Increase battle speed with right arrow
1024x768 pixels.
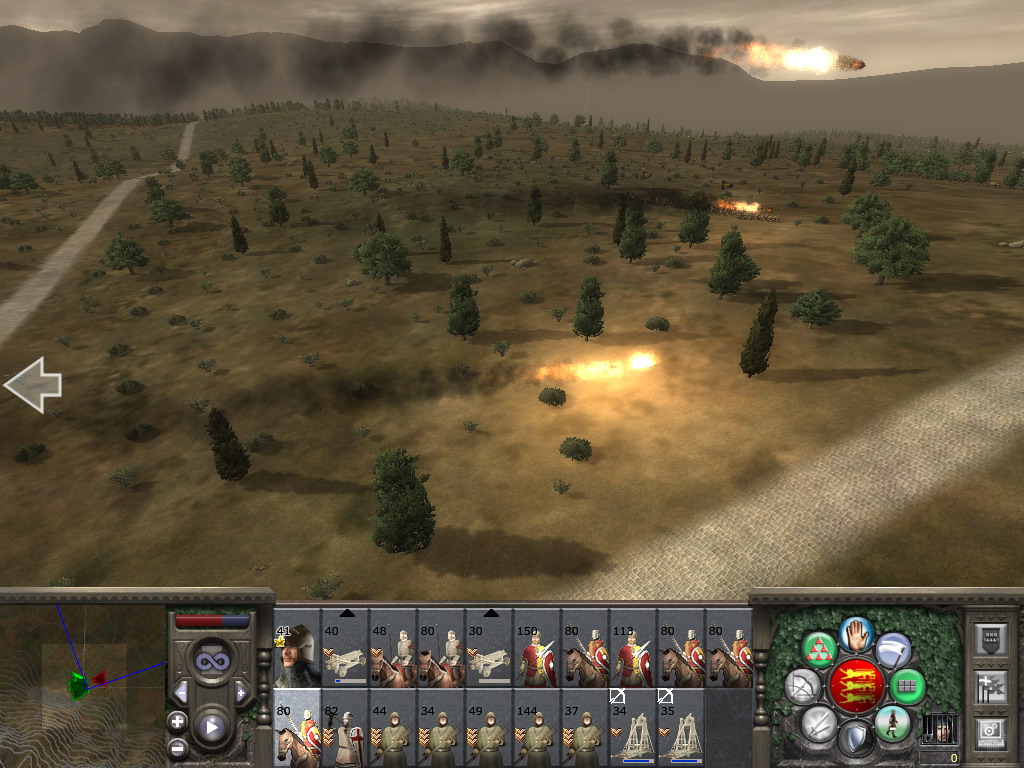[241, 692]
